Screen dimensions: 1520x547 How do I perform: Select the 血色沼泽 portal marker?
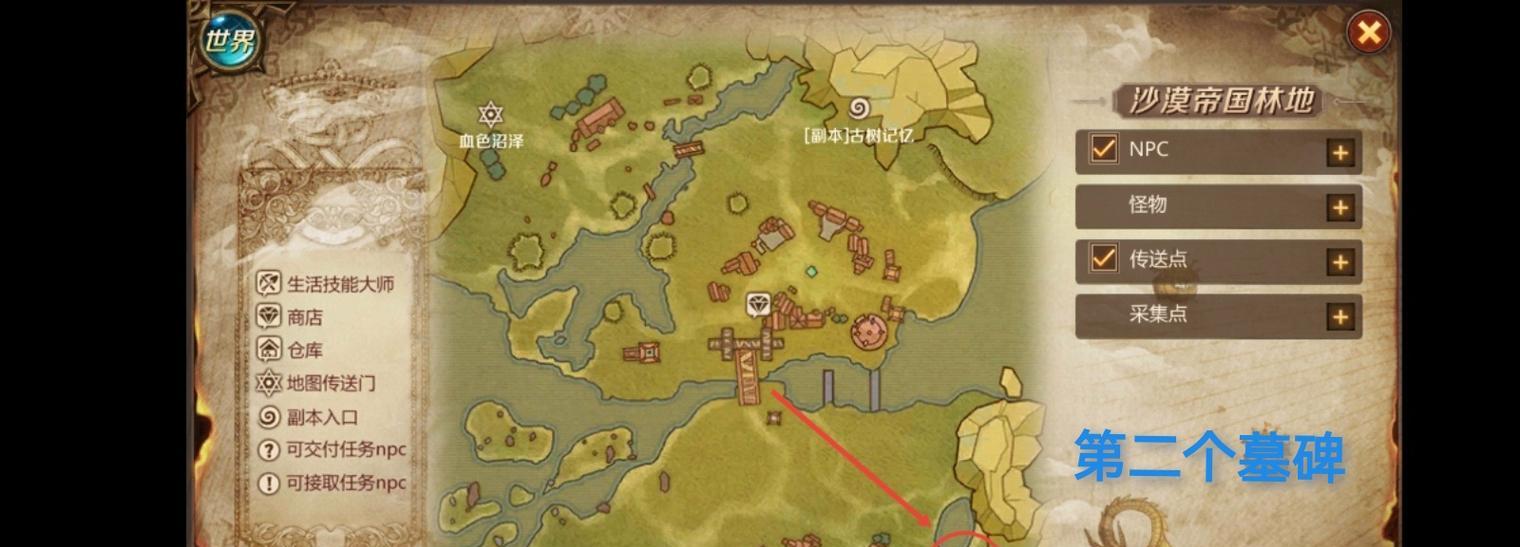[x=490, y=114]
